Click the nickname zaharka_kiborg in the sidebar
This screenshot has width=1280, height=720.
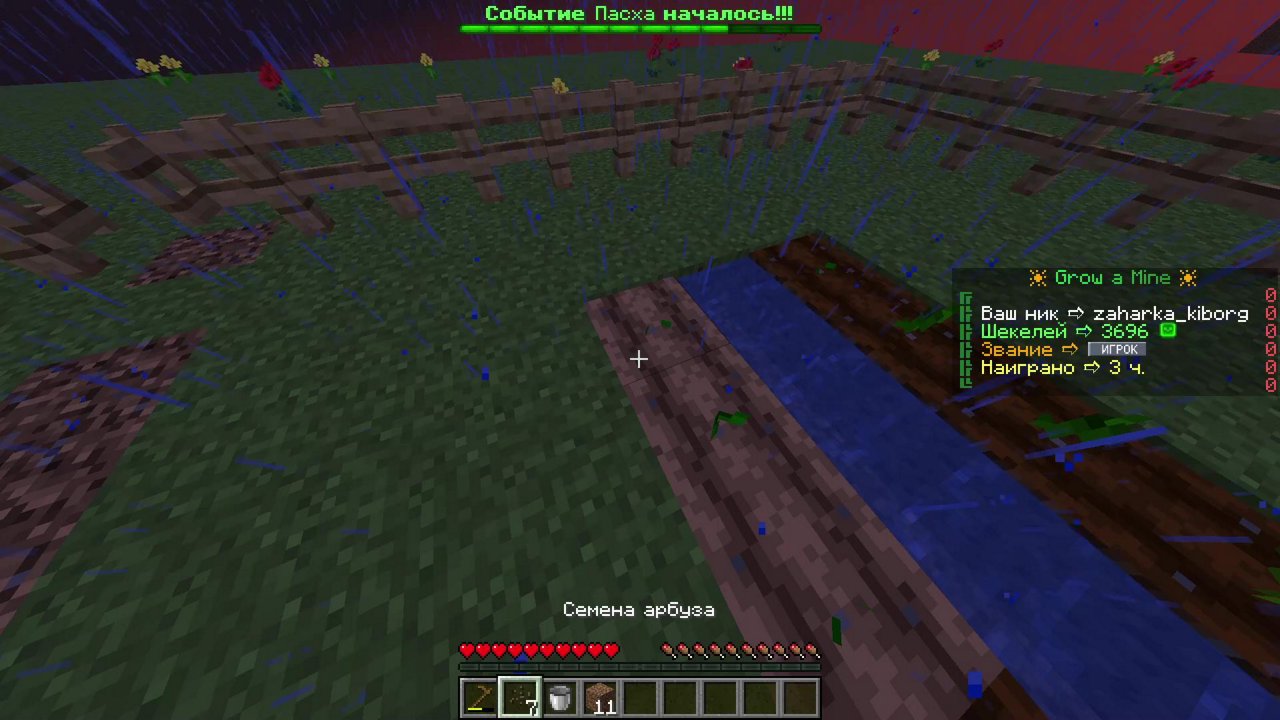tap(1170, 313)
